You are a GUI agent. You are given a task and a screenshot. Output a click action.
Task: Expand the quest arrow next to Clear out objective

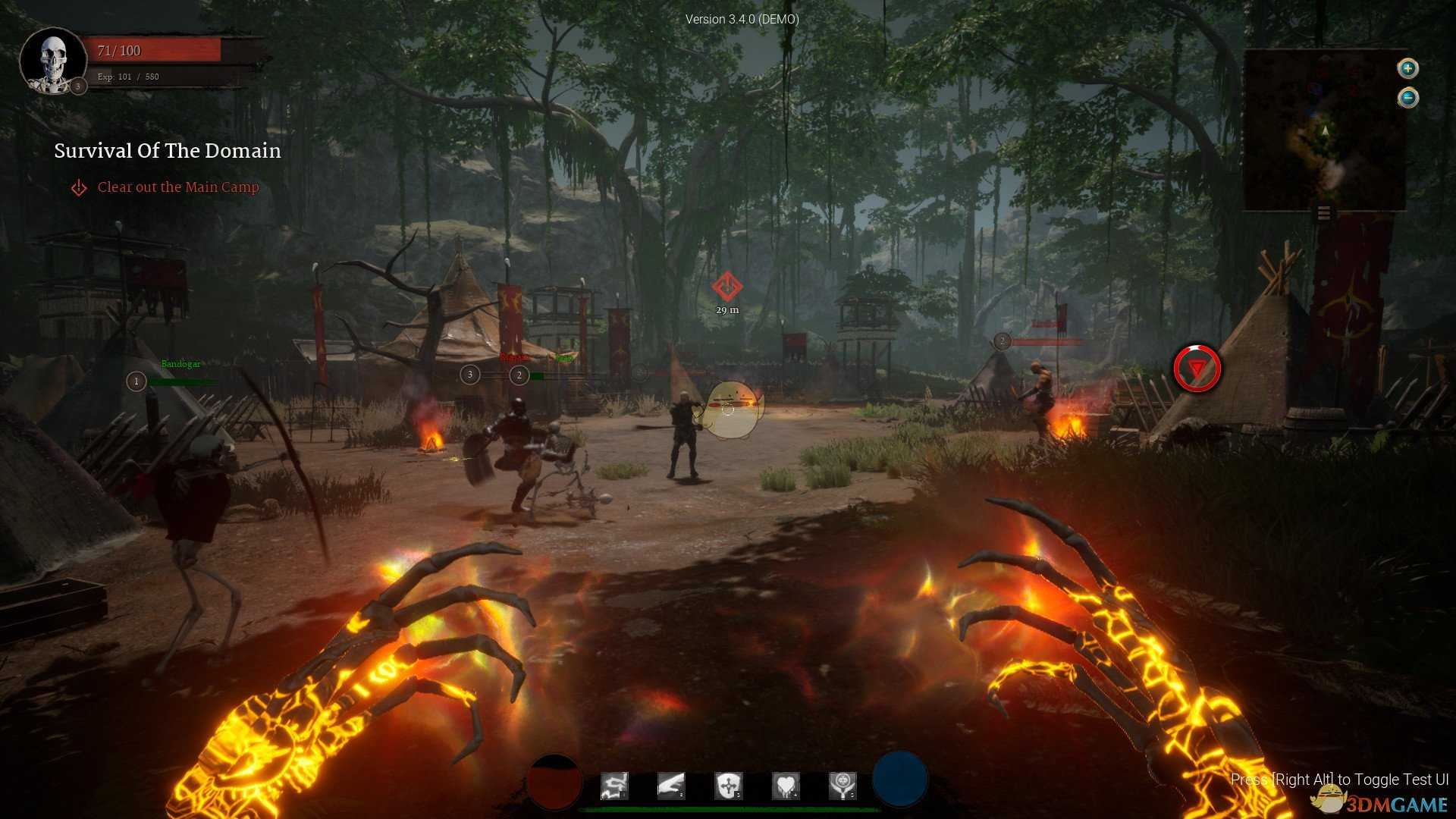[79, 187]
